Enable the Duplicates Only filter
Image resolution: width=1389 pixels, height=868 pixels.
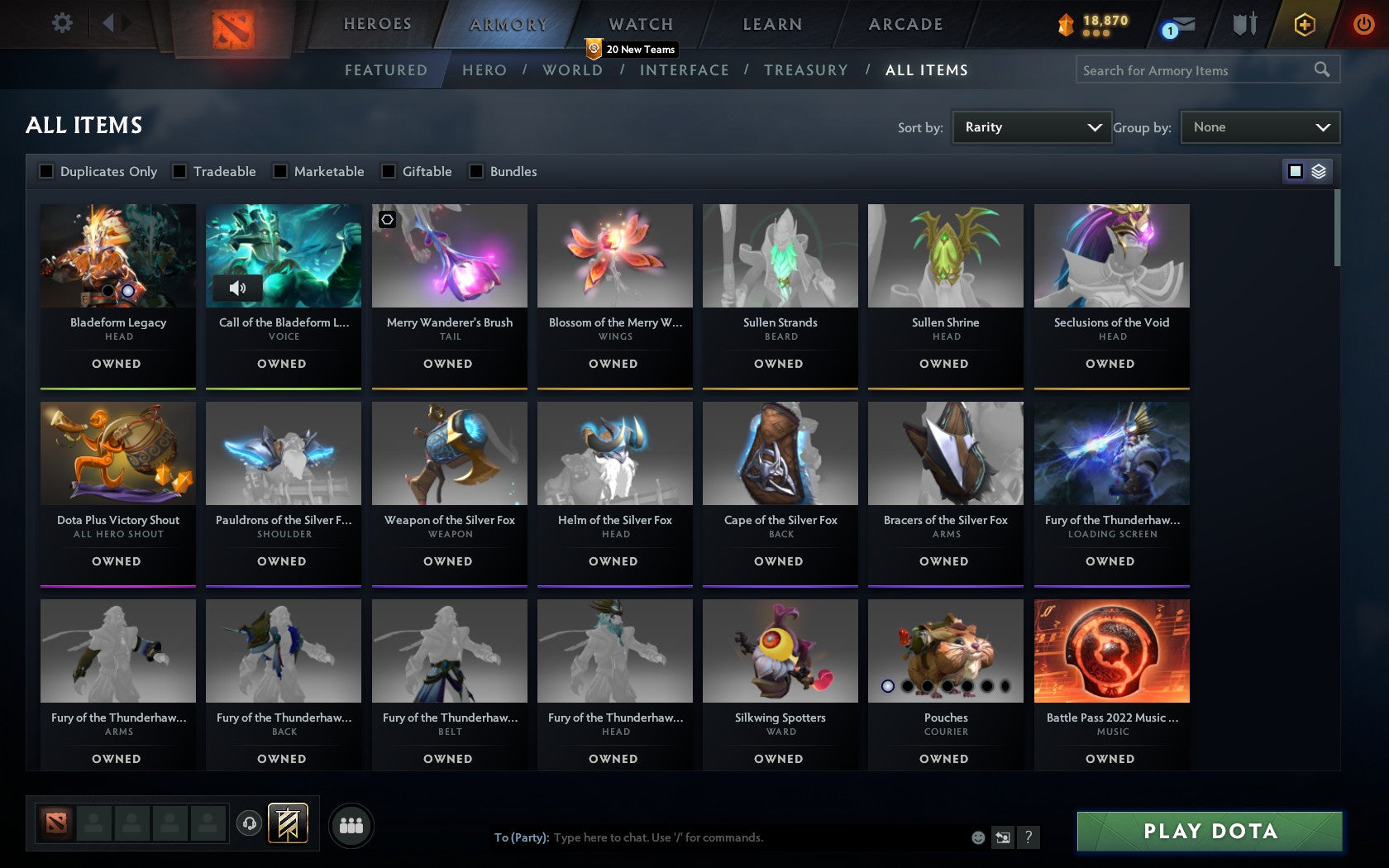pos(45,171)
